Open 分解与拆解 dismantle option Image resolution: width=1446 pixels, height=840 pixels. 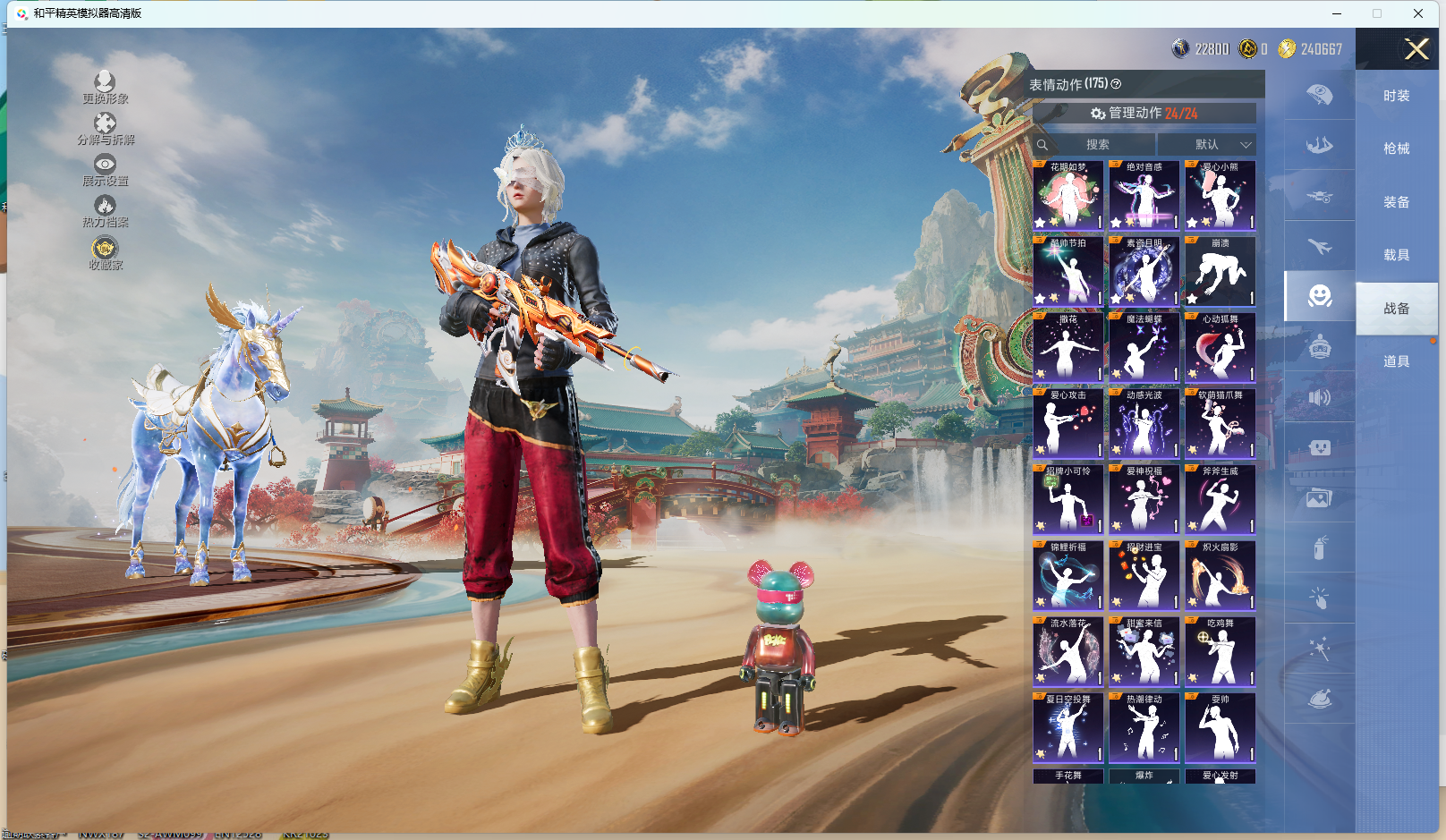pos(105,129)
